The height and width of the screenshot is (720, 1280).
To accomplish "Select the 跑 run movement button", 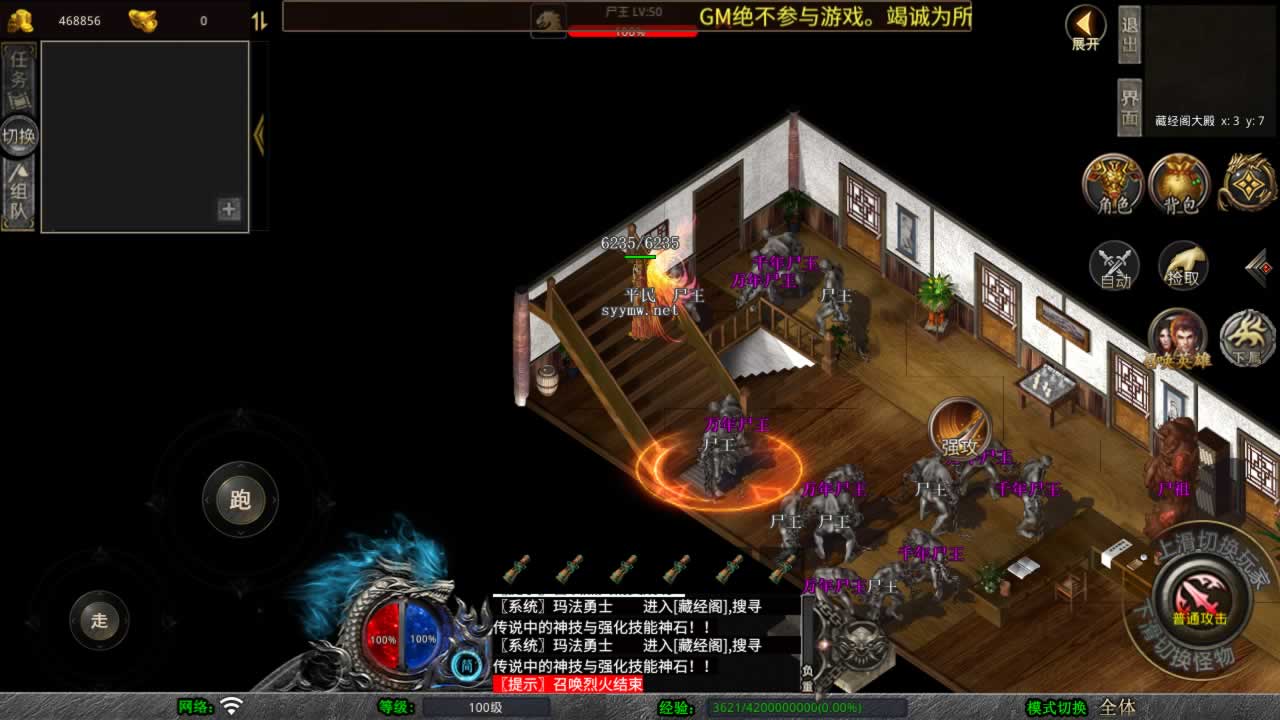I will 240,500.
